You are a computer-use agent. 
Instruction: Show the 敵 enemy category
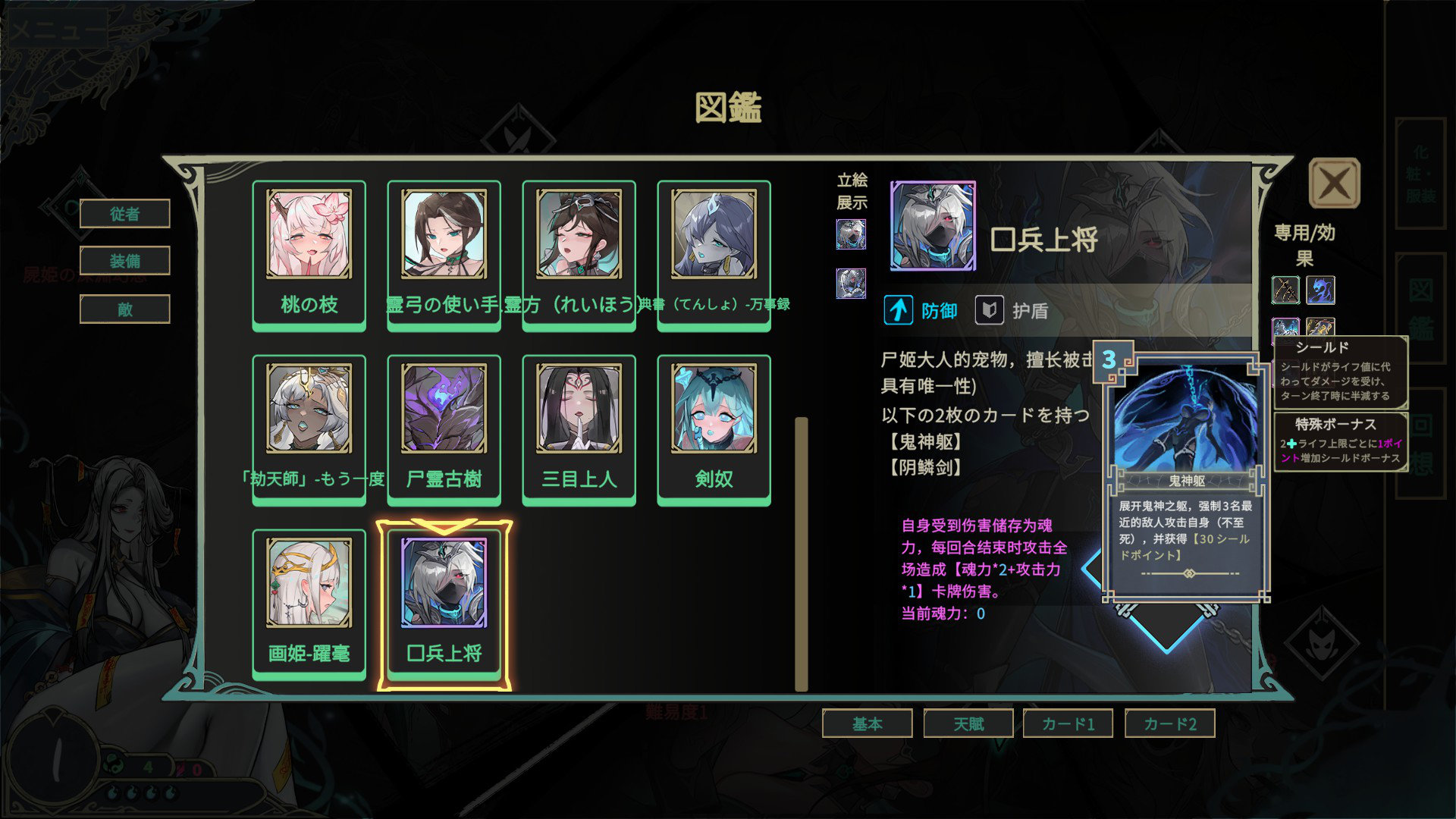124,309
